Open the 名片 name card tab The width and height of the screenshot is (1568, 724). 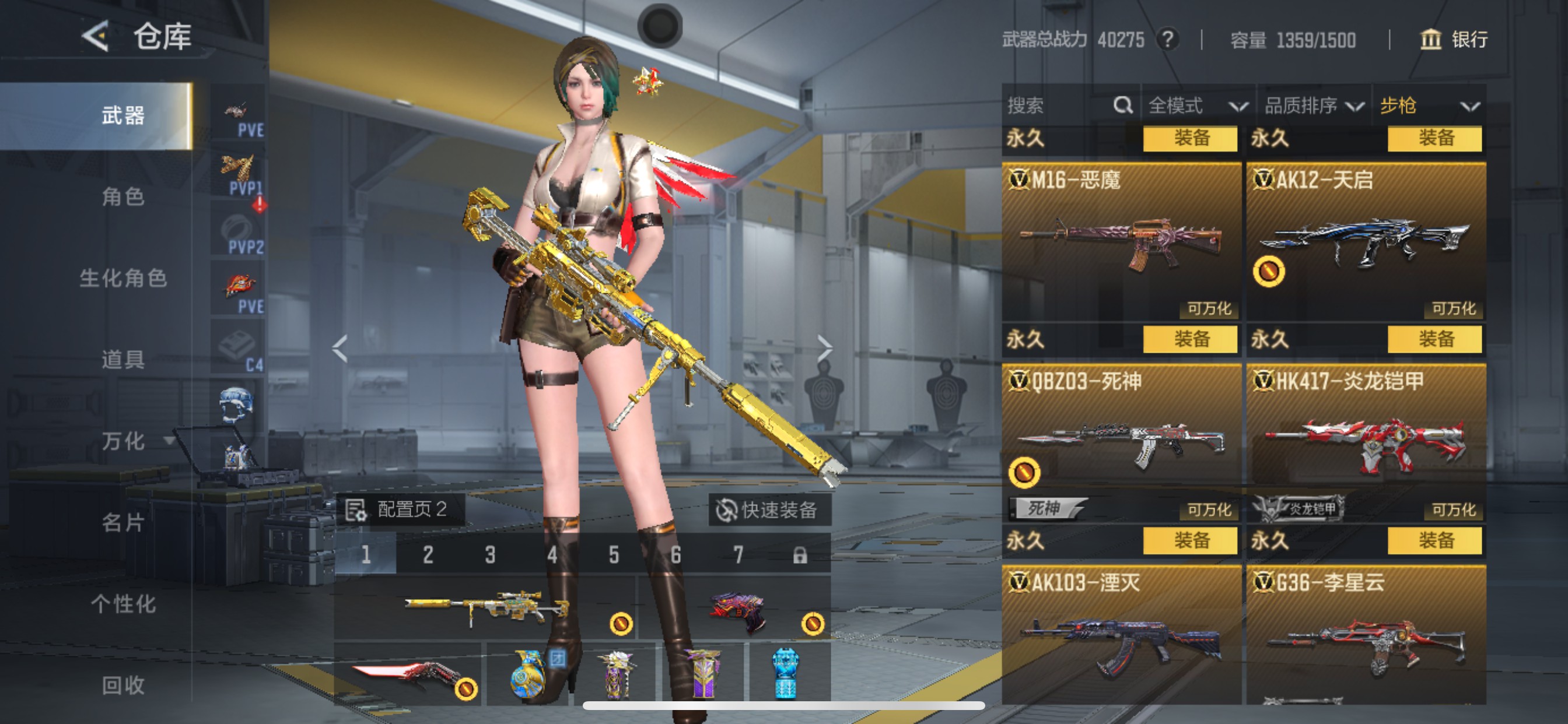[x=123, y=523]
